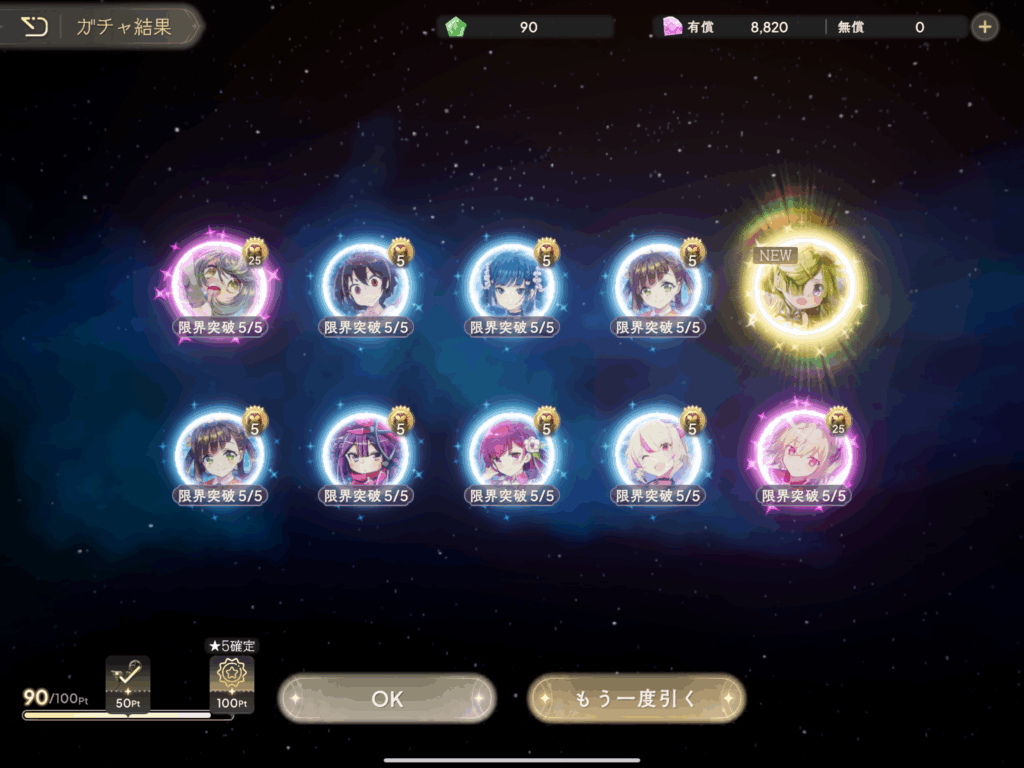The height and width of the screenshot is (768, 1024).
Task: Go back from the ガチャ結果 screen
Action: click(35, 27)
